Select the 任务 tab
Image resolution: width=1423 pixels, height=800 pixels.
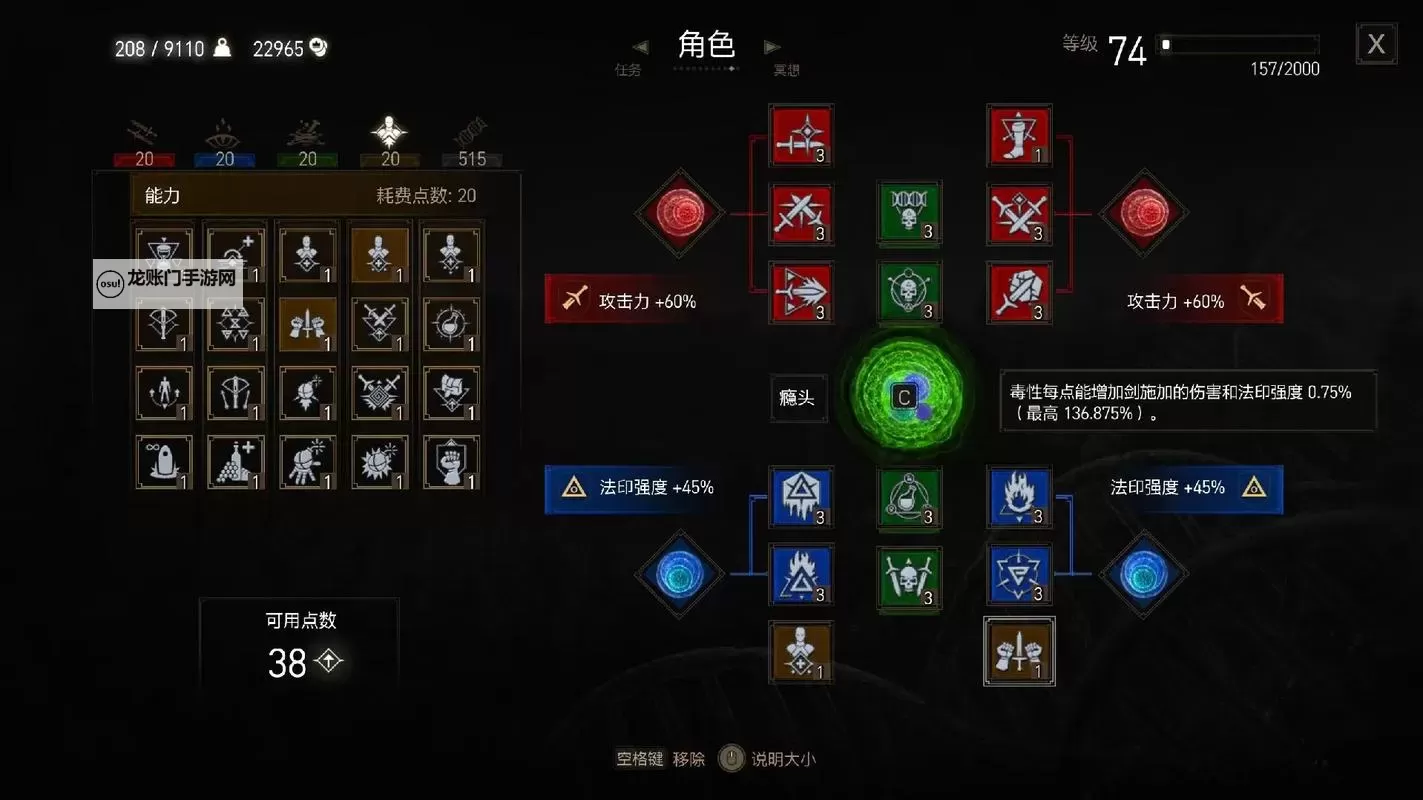pyautogui.click(x=628, y=72)
